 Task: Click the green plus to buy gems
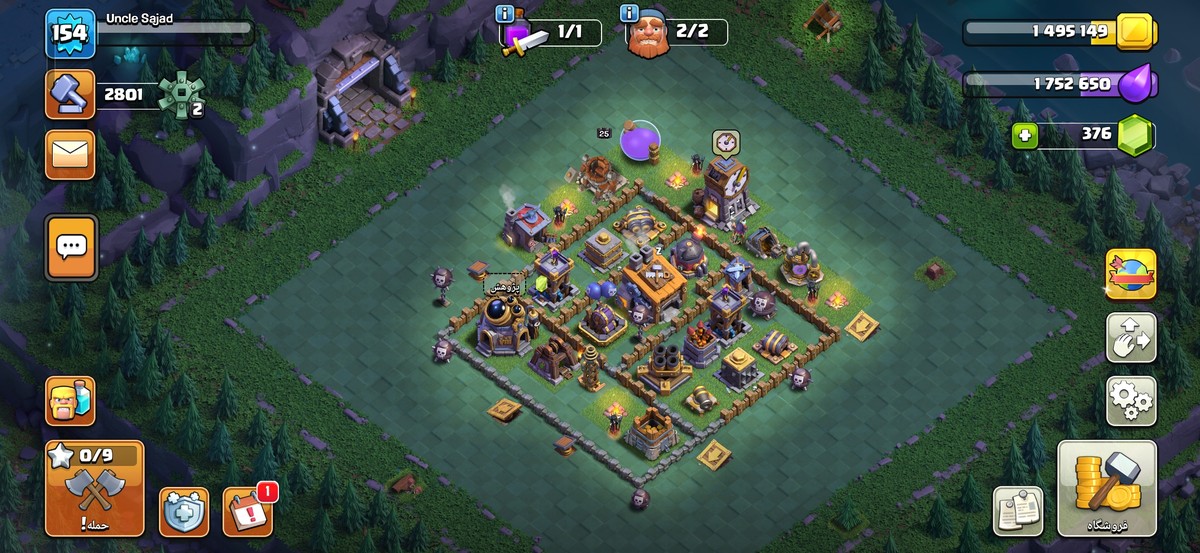click(1025, 136)
